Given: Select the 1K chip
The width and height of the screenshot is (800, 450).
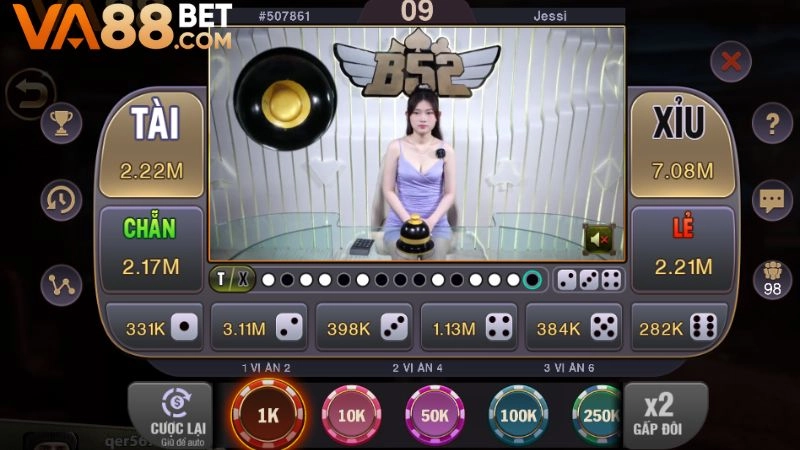Looking at the screenshot, I should coord(265,413).
